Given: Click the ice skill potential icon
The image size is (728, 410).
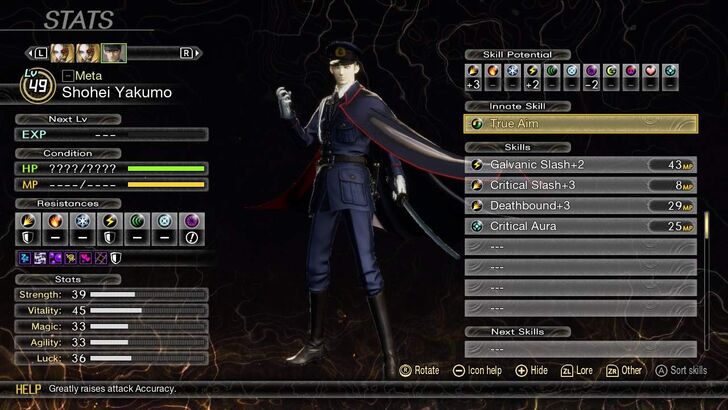Looking at the screenshot, I should point(512,71).
